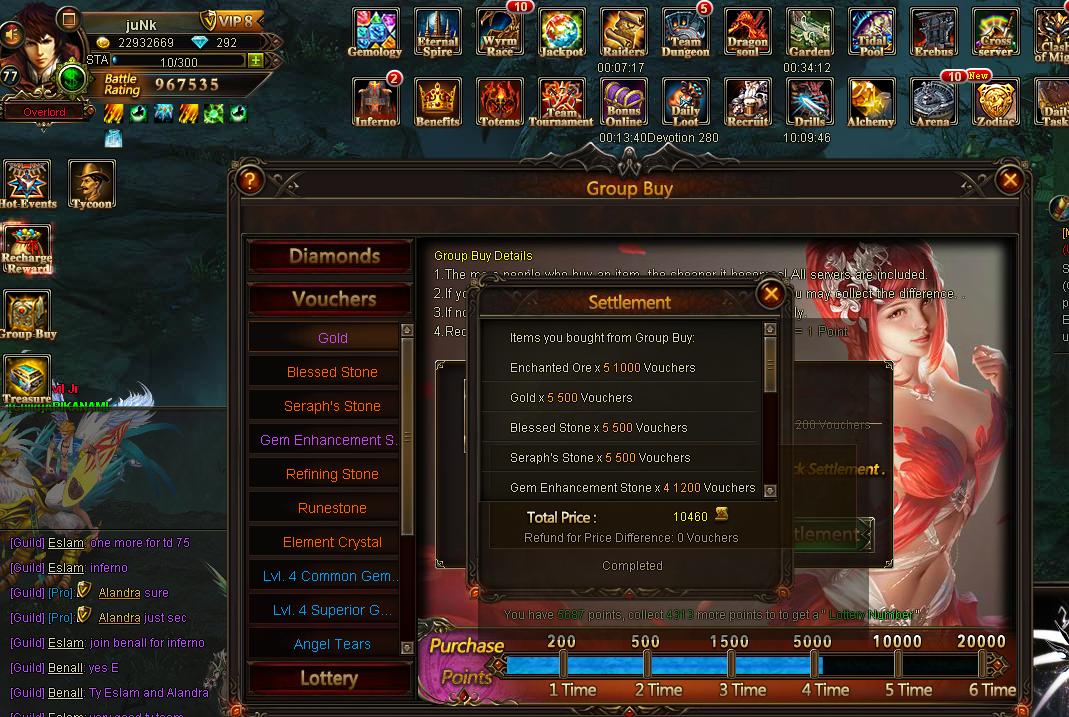Select Angel Tears in the list
The image size is (1069, 717).
coord(332,644)
